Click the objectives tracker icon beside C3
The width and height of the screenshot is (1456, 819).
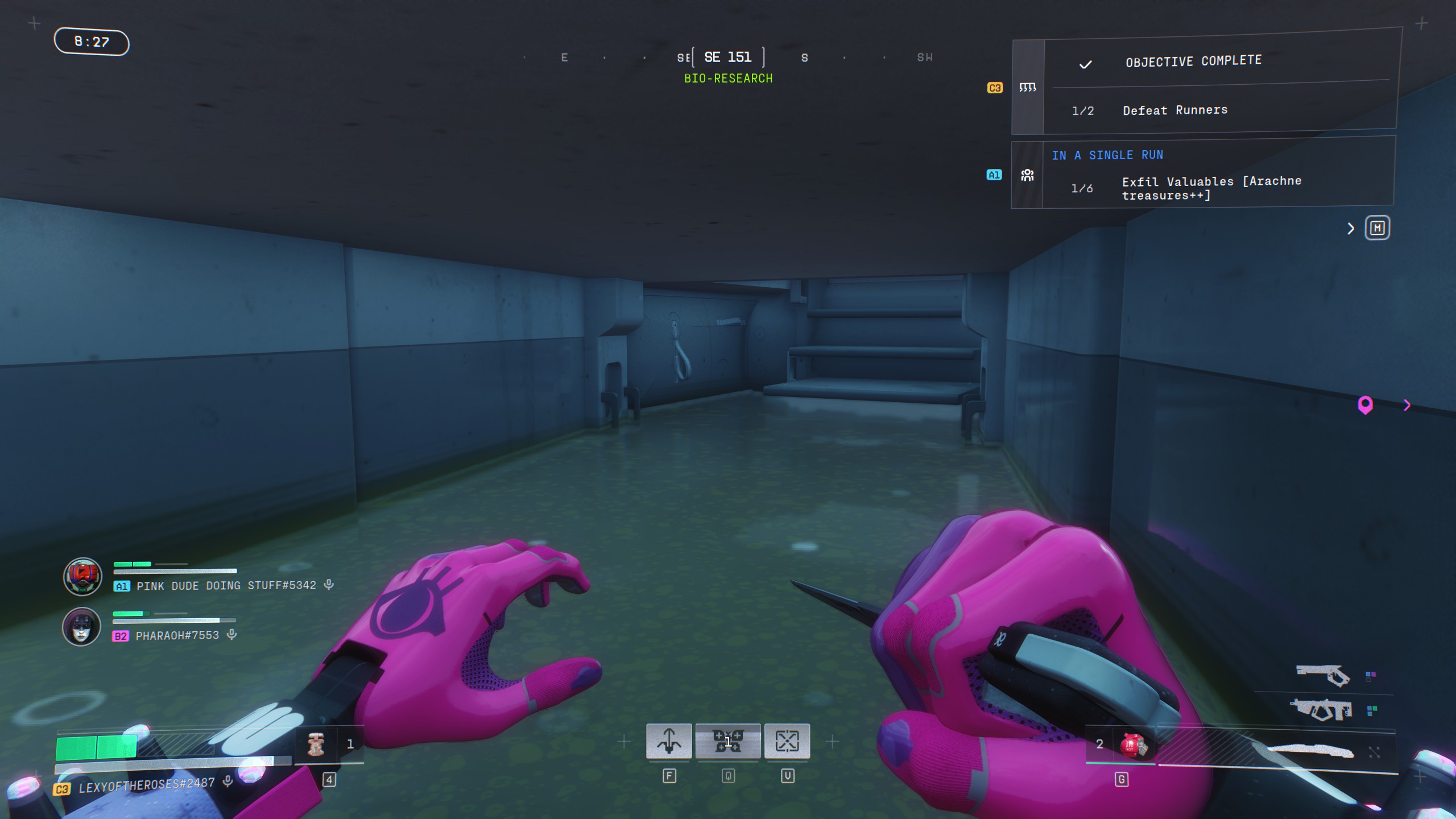click(x=1027, y=87)
